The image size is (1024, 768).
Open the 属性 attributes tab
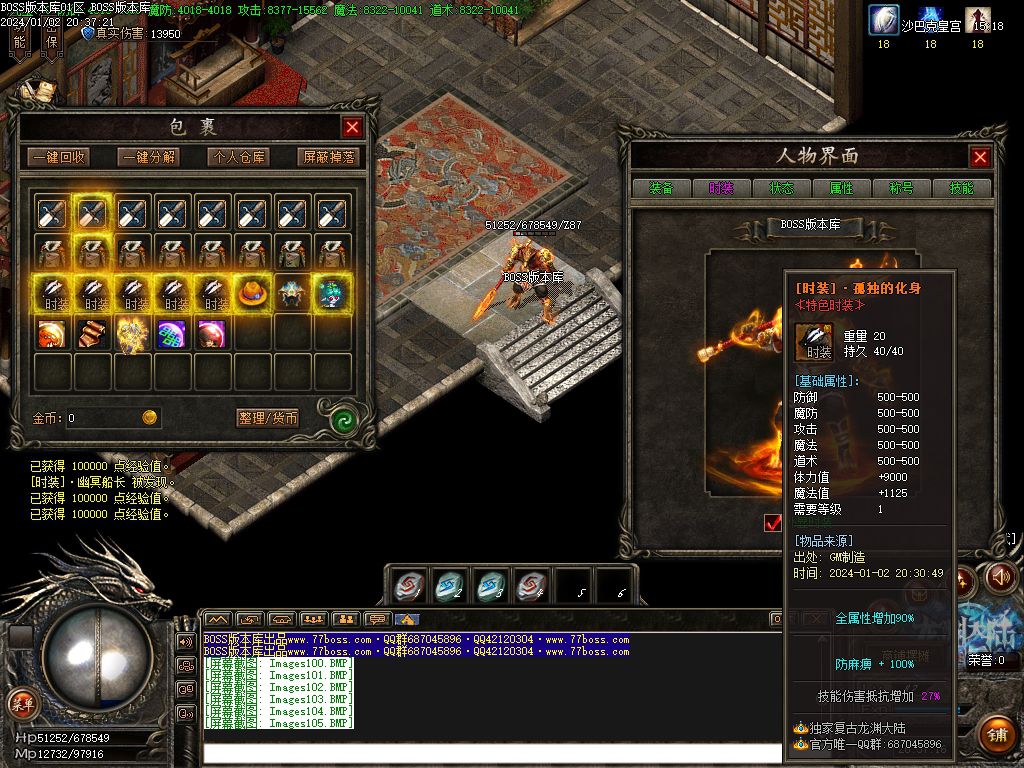(x=841, y=188)
